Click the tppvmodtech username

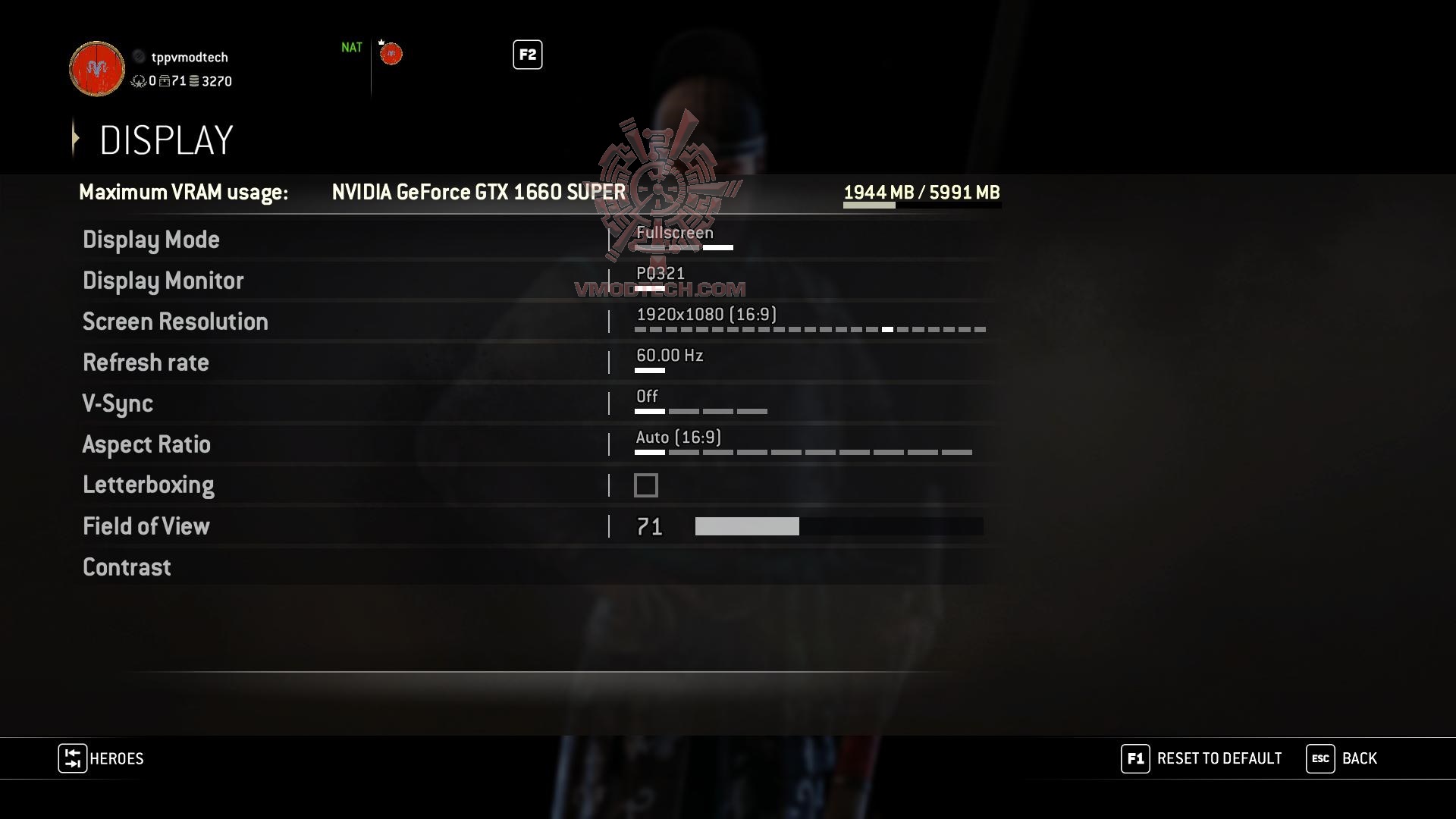[190, 57]
